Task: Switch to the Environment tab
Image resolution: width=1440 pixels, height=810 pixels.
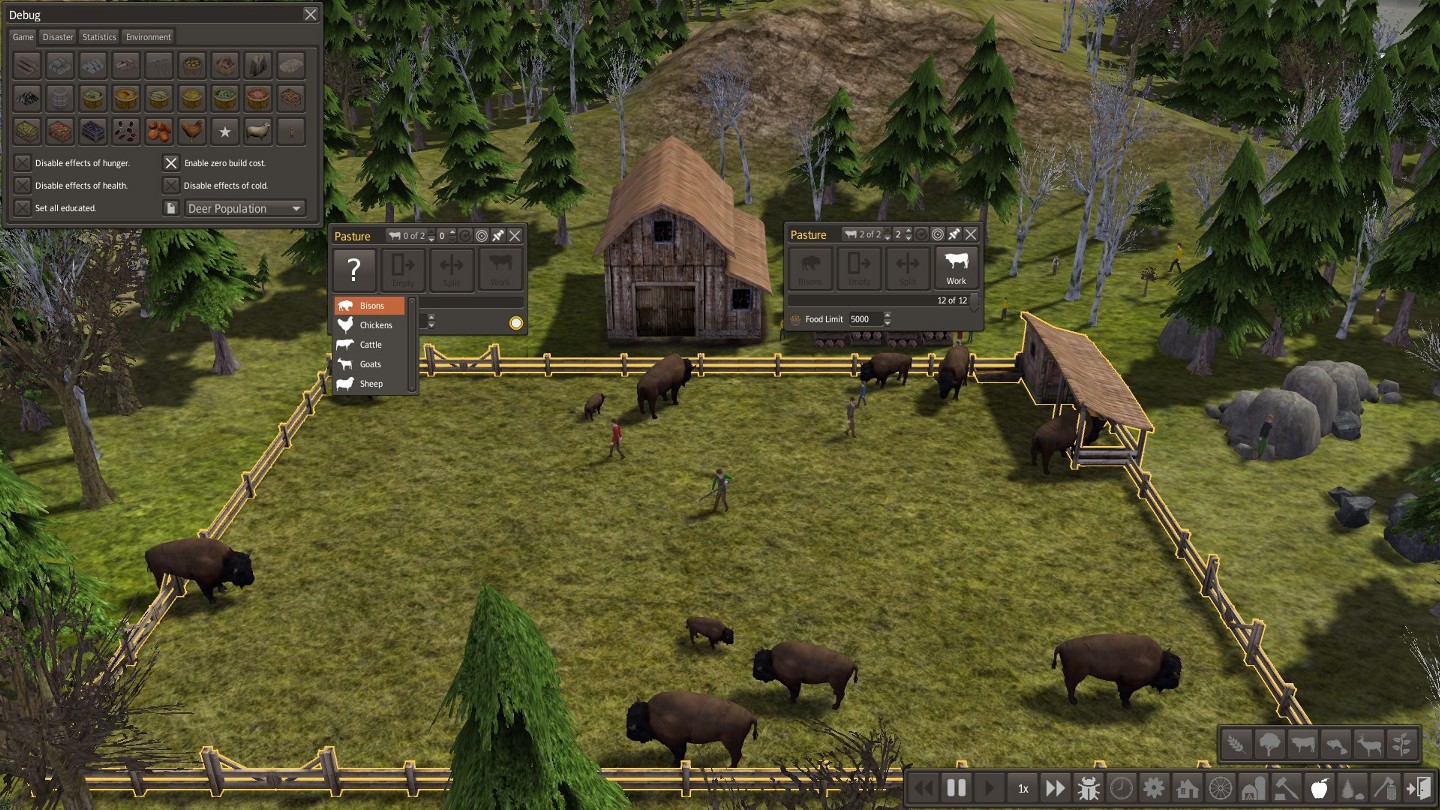Action: [148, 37]
